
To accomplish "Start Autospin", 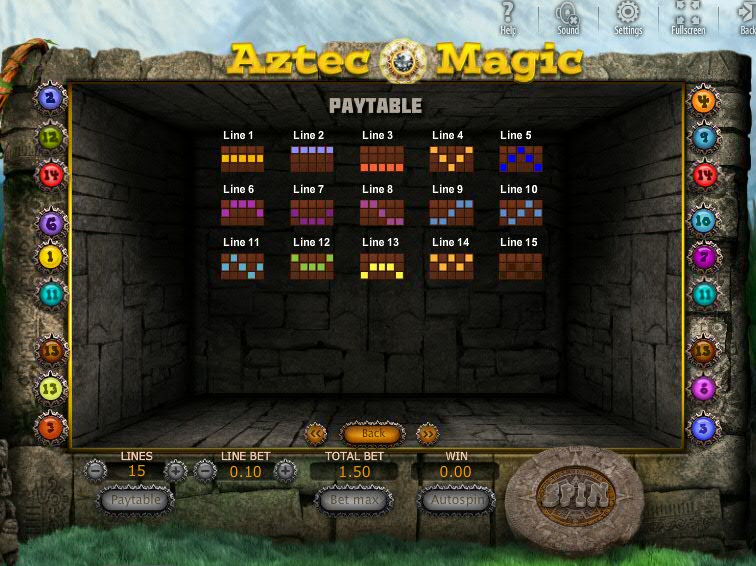I will (456, 499).
